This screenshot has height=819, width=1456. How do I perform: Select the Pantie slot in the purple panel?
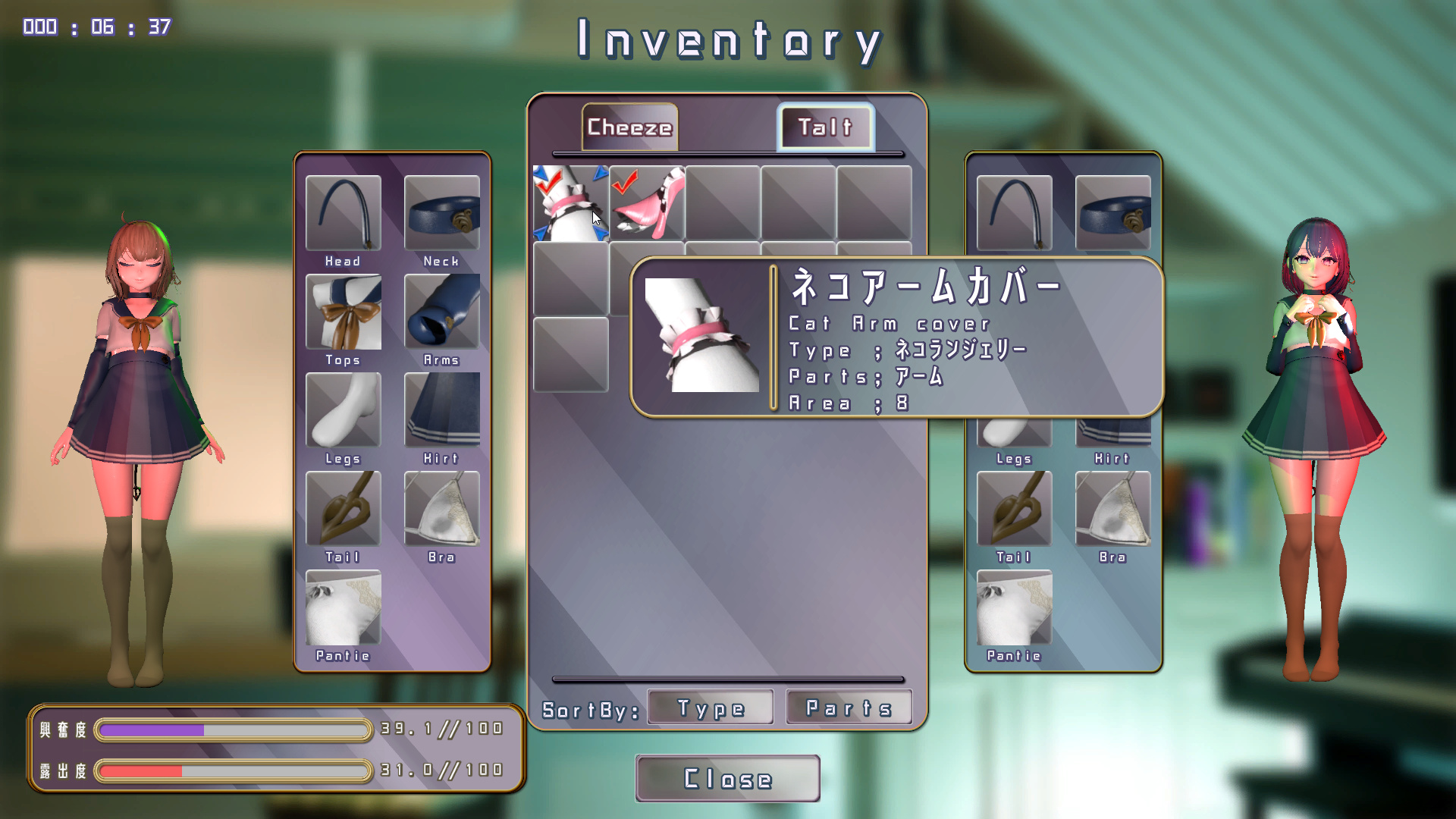[x=344, y=607]
